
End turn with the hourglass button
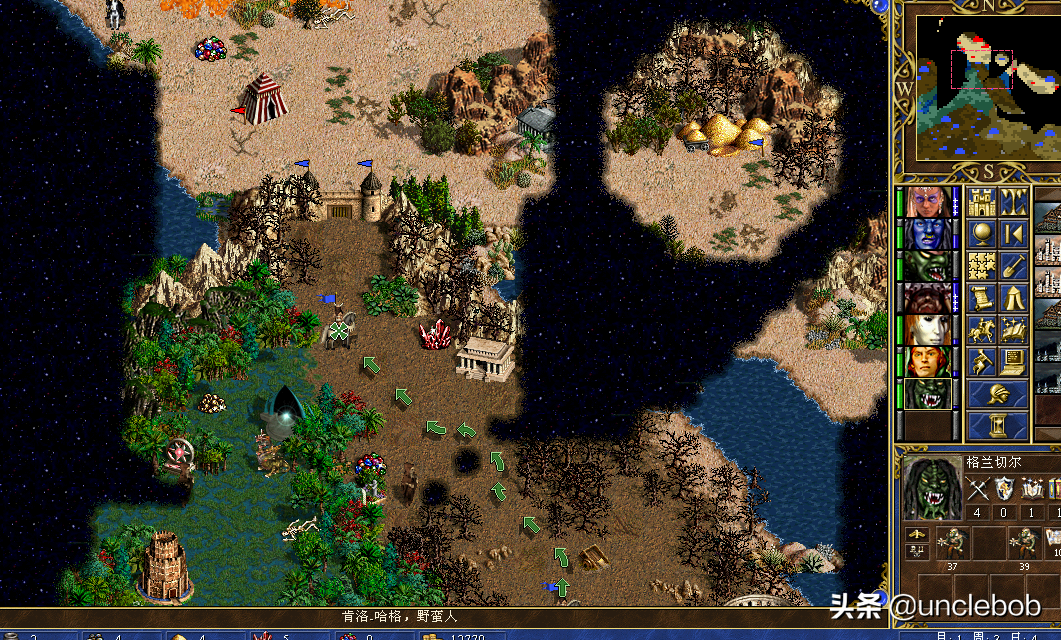click(x=997, y=426)
